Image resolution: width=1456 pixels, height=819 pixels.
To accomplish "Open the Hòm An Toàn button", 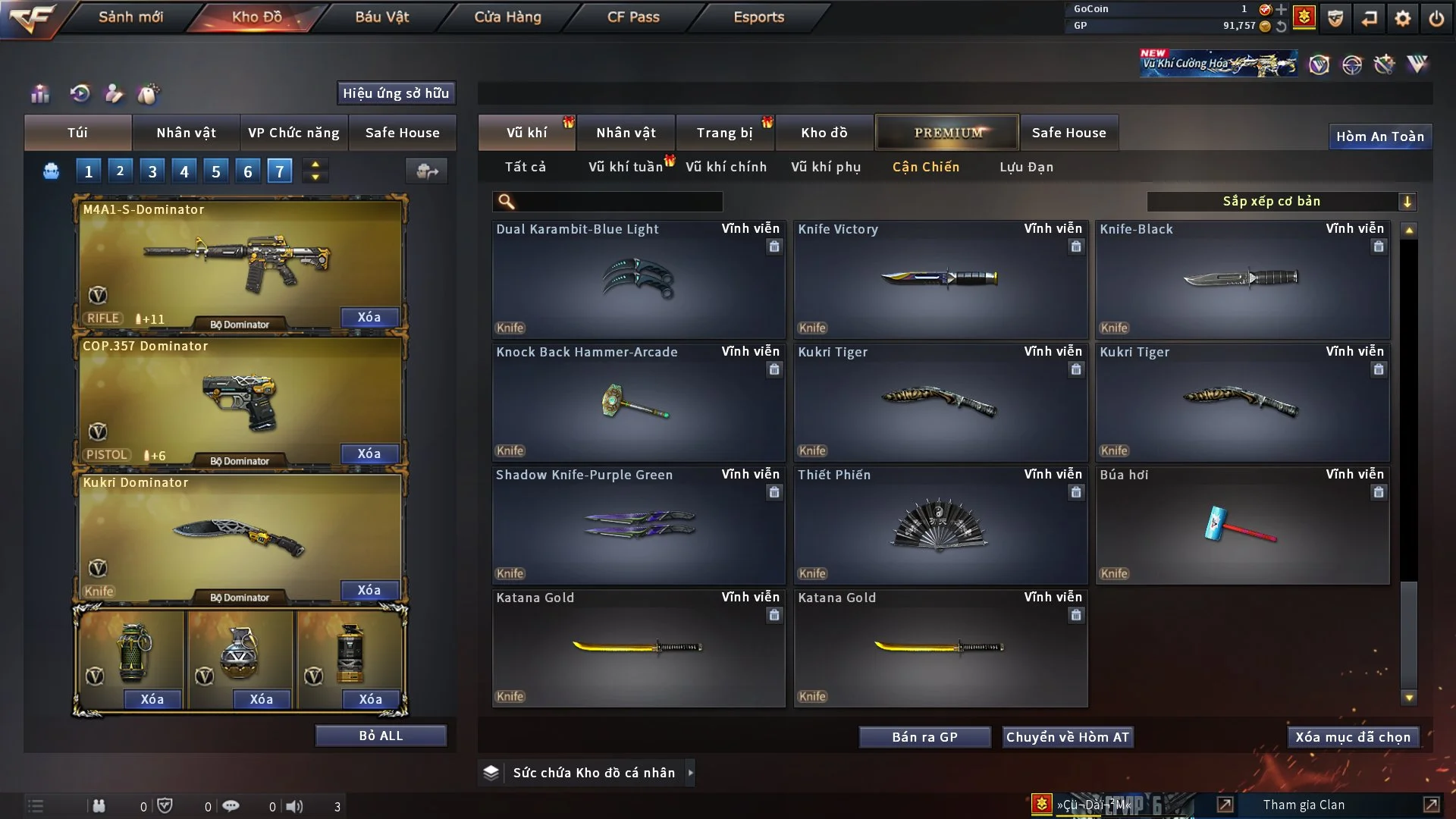I will [x=1379, y=136].
